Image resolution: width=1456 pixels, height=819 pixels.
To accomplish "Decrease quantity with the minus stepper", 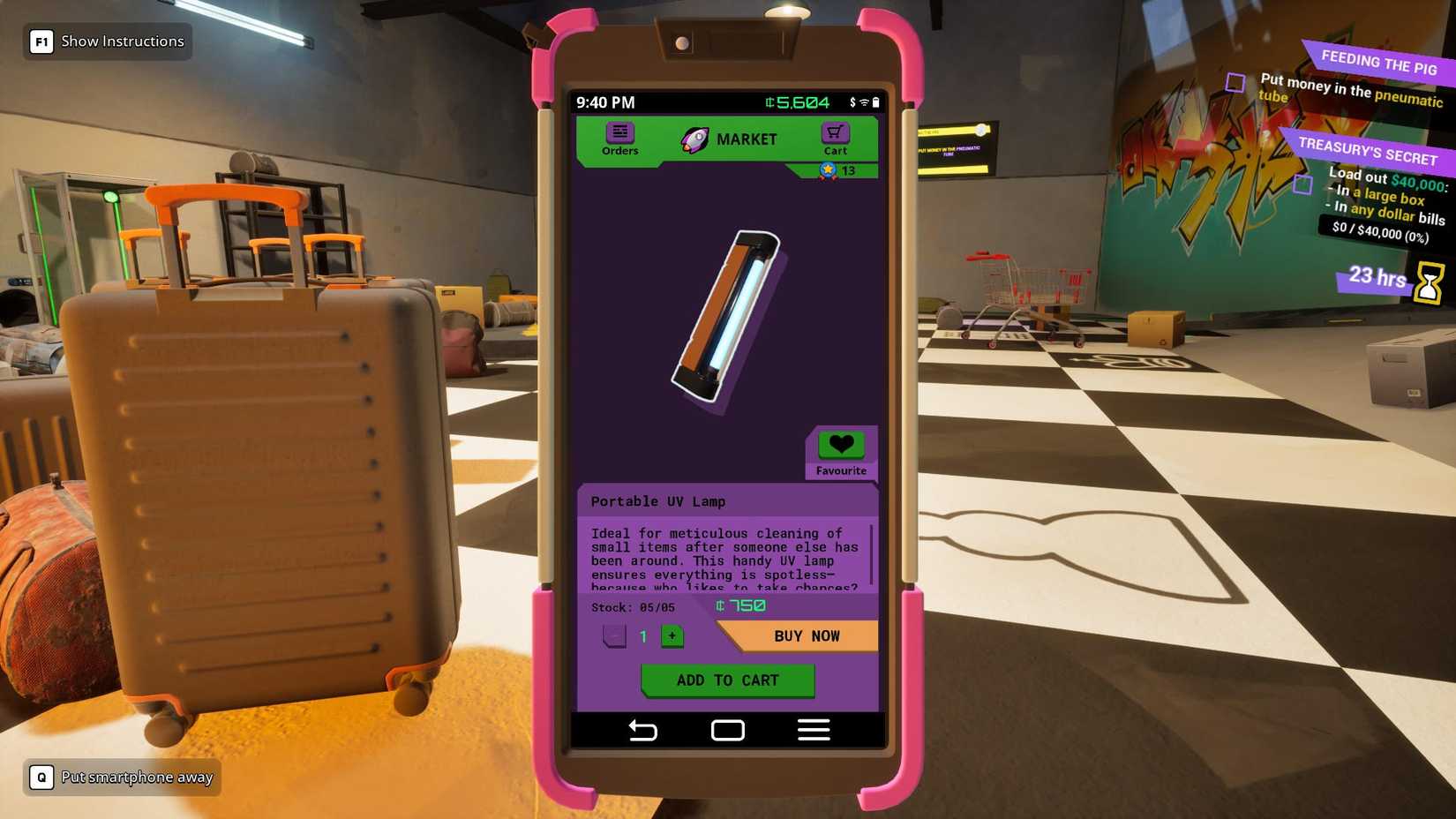I will pos(612,635).
